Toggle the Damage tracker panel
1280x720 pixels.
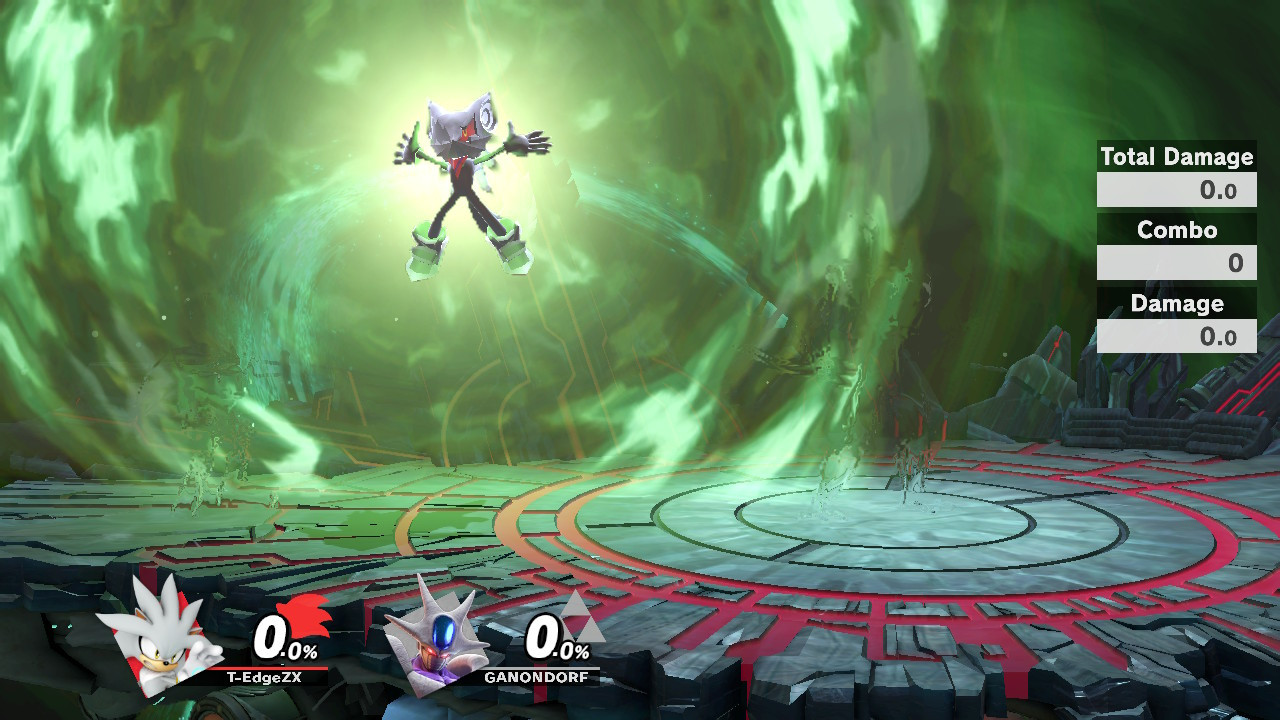click(x=1176, y=303)
